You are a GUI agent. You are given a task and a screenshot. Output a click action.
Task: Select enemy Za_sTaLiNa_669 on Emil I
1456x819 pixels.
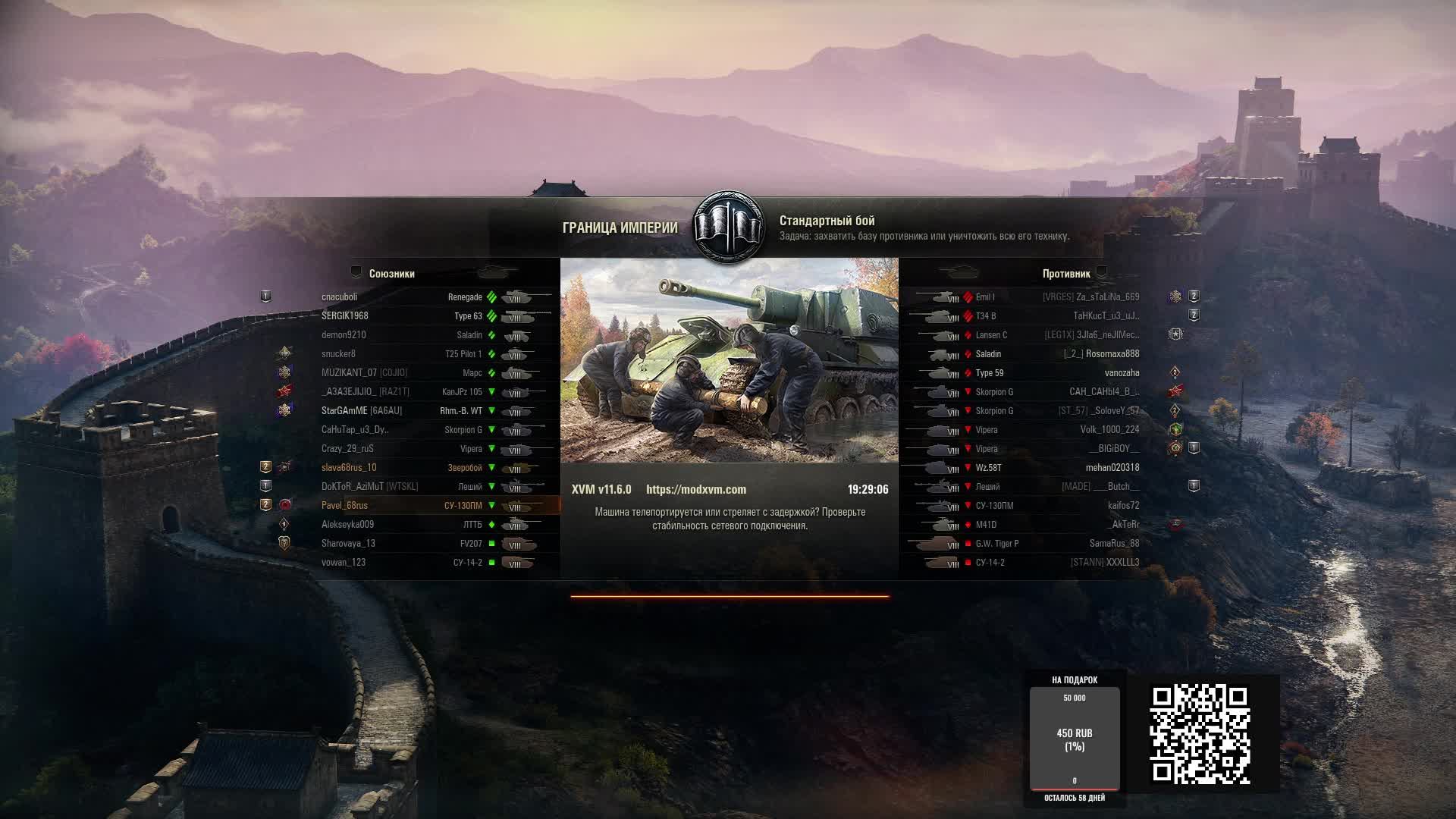(x=1107, y=297)
